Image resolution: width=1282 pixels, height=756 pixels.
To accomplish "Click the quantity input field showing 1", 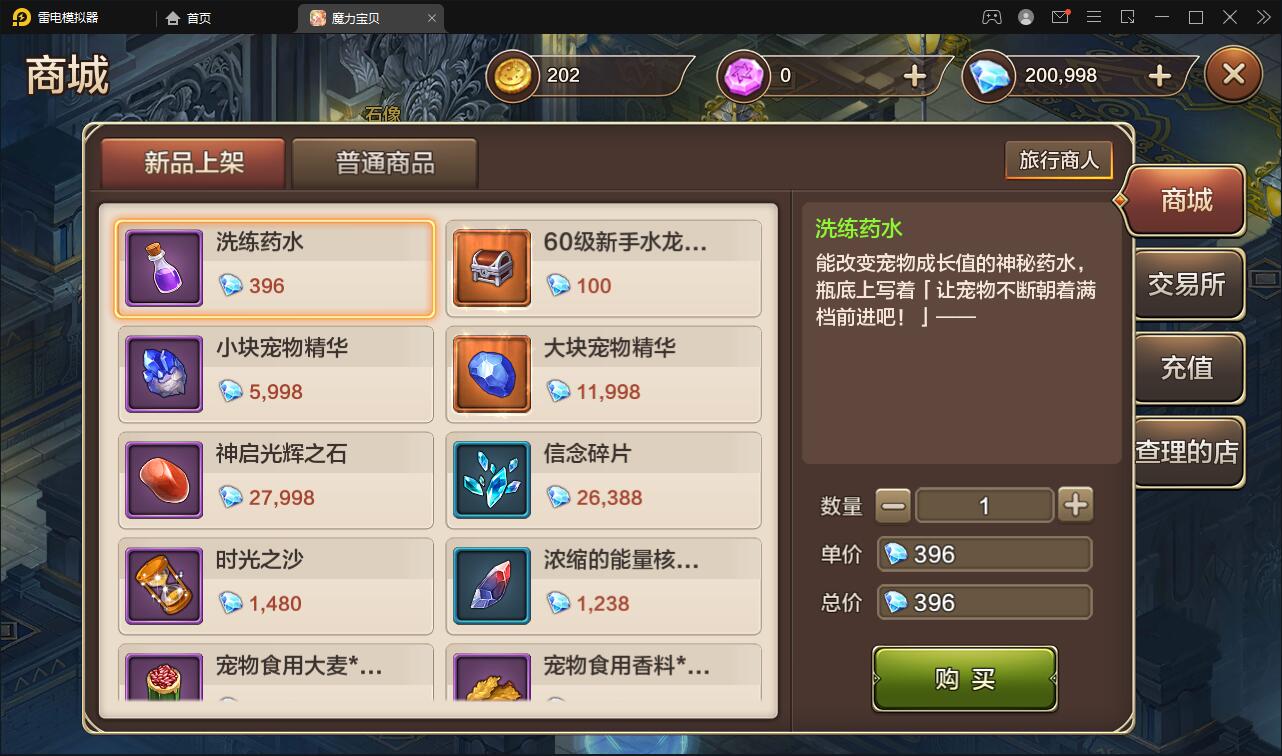I will [984, 505].
